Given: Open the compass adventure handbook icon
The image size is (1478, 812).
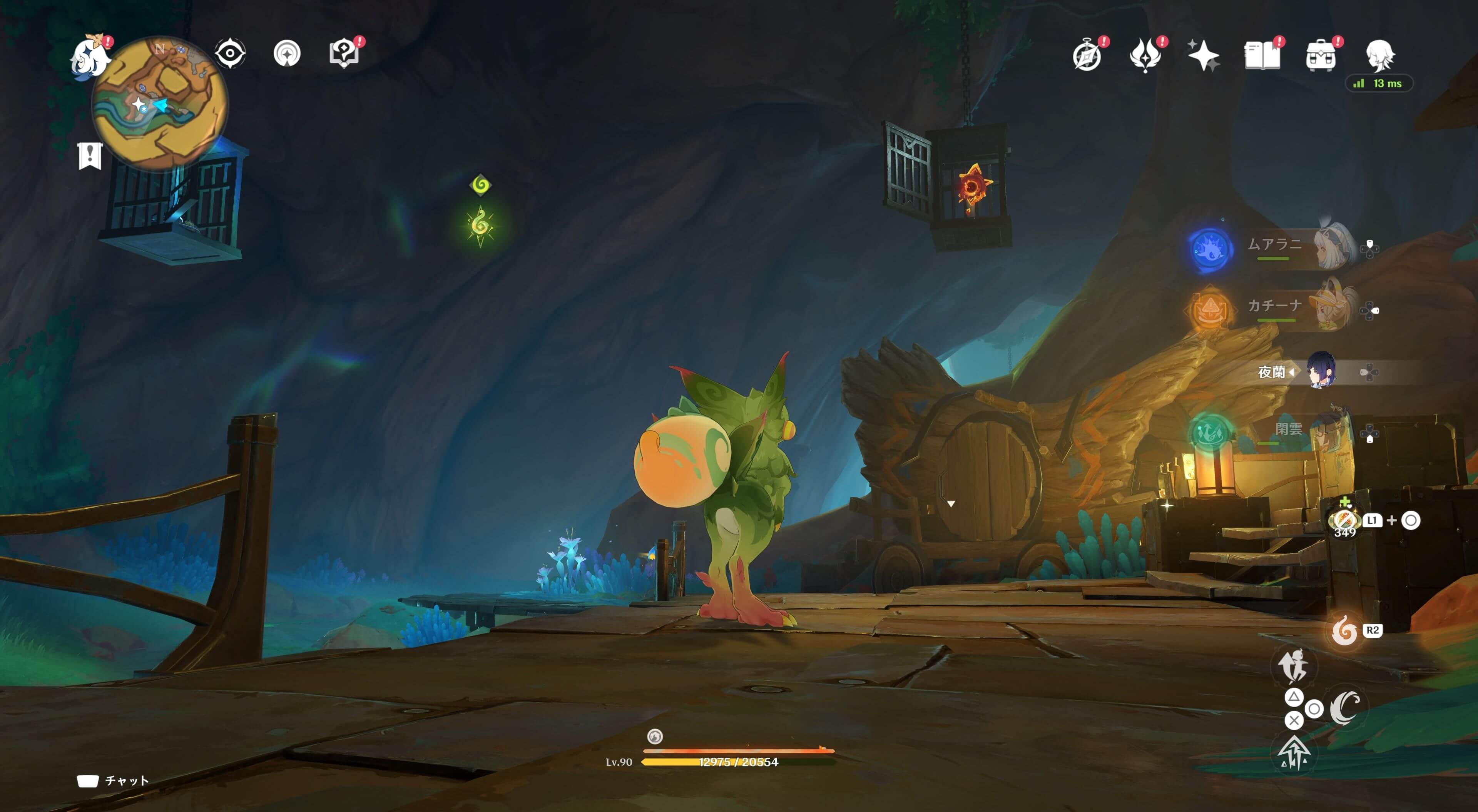Looking at the screenshot, I should pyautogui.click(x=1087, y=56).
